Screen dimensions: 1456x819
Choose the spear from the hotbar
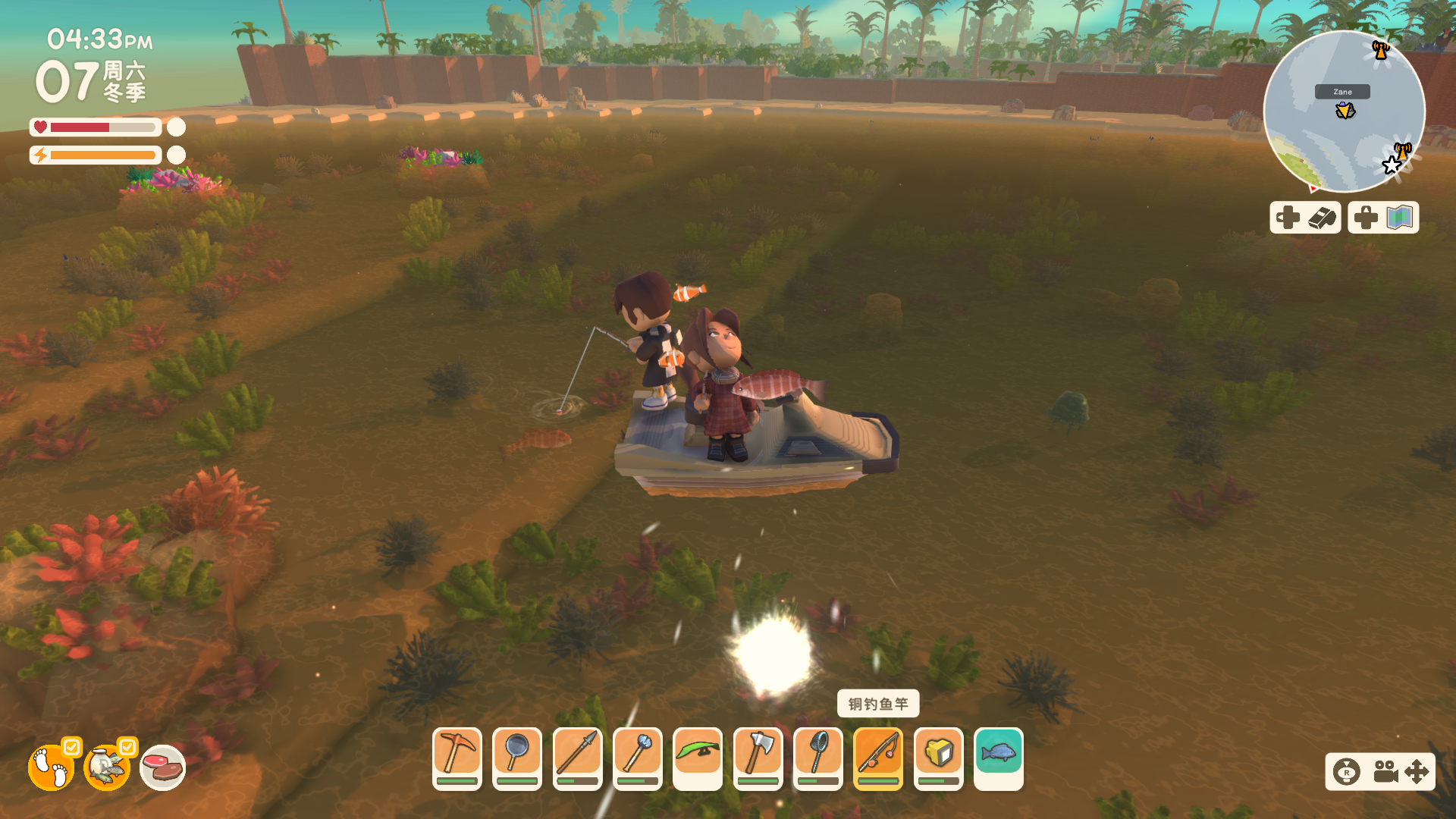pyautogui.click(x=577, y=756)
